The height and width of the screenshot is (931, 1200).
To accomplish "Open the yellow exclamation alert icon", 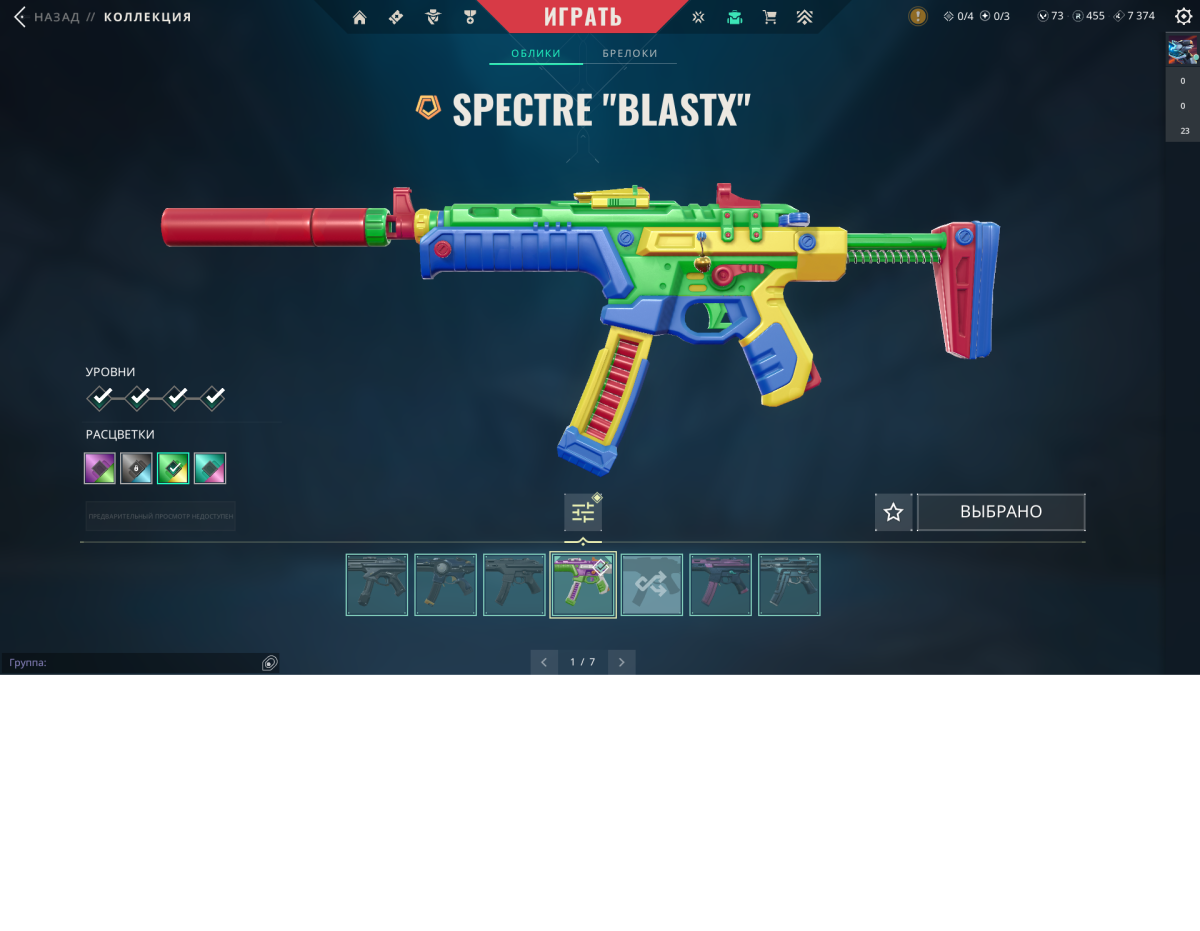I will (917, 16).
